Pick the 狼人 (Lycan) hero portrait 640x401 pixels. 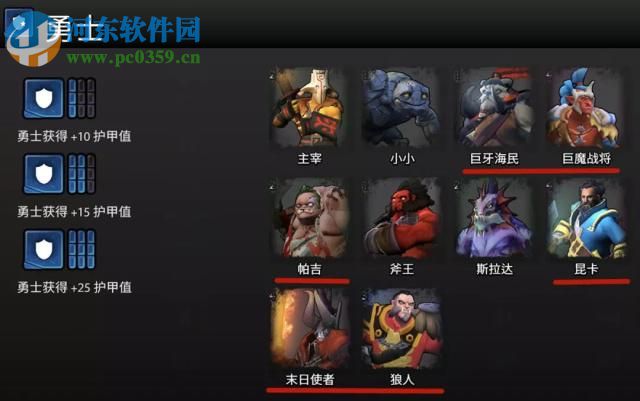click(x=401, y=328)
